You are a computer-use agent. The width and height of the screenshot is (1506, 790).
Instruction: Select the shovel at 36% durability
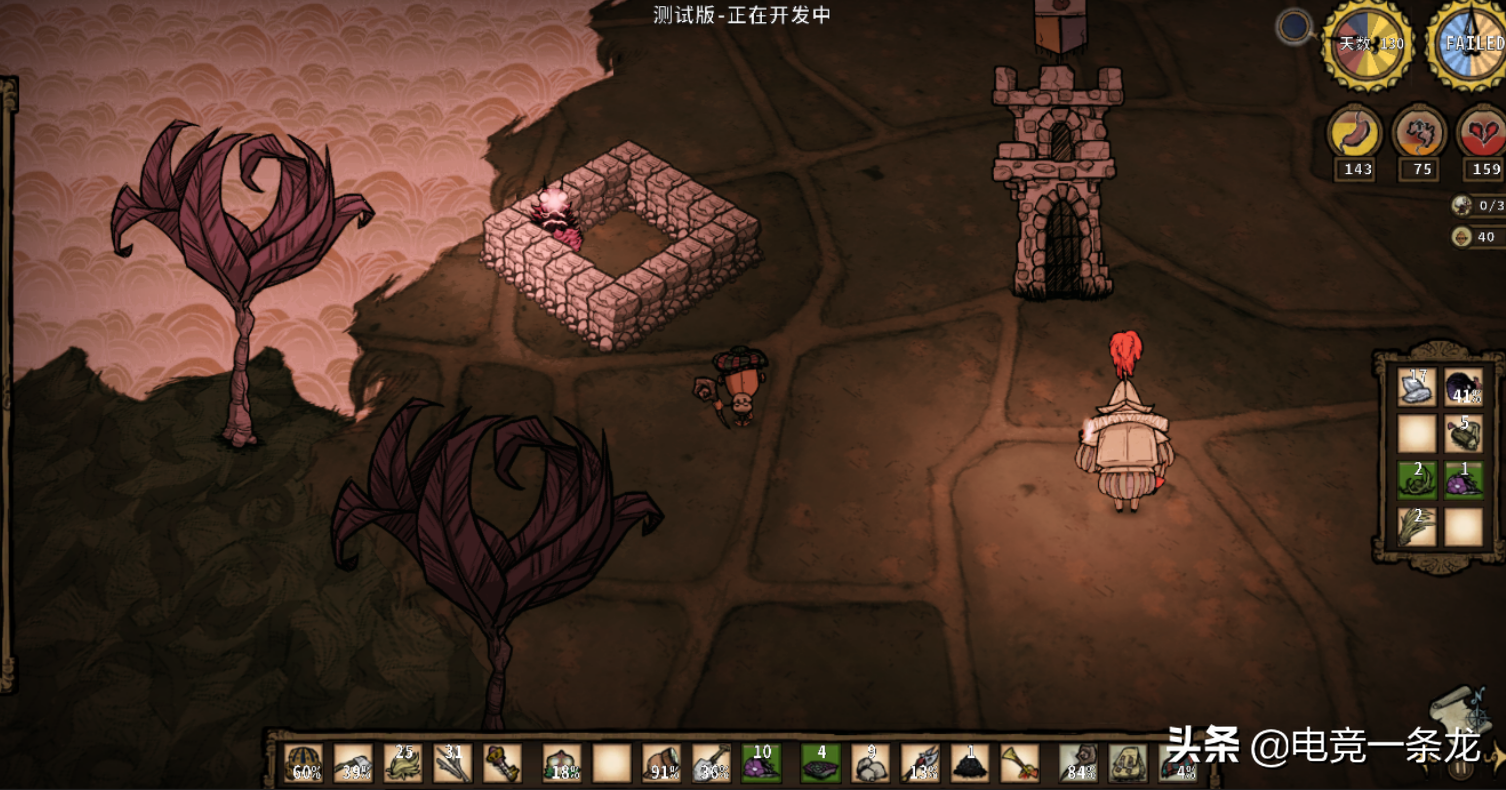pyautogui.click(x=711, y=763)
